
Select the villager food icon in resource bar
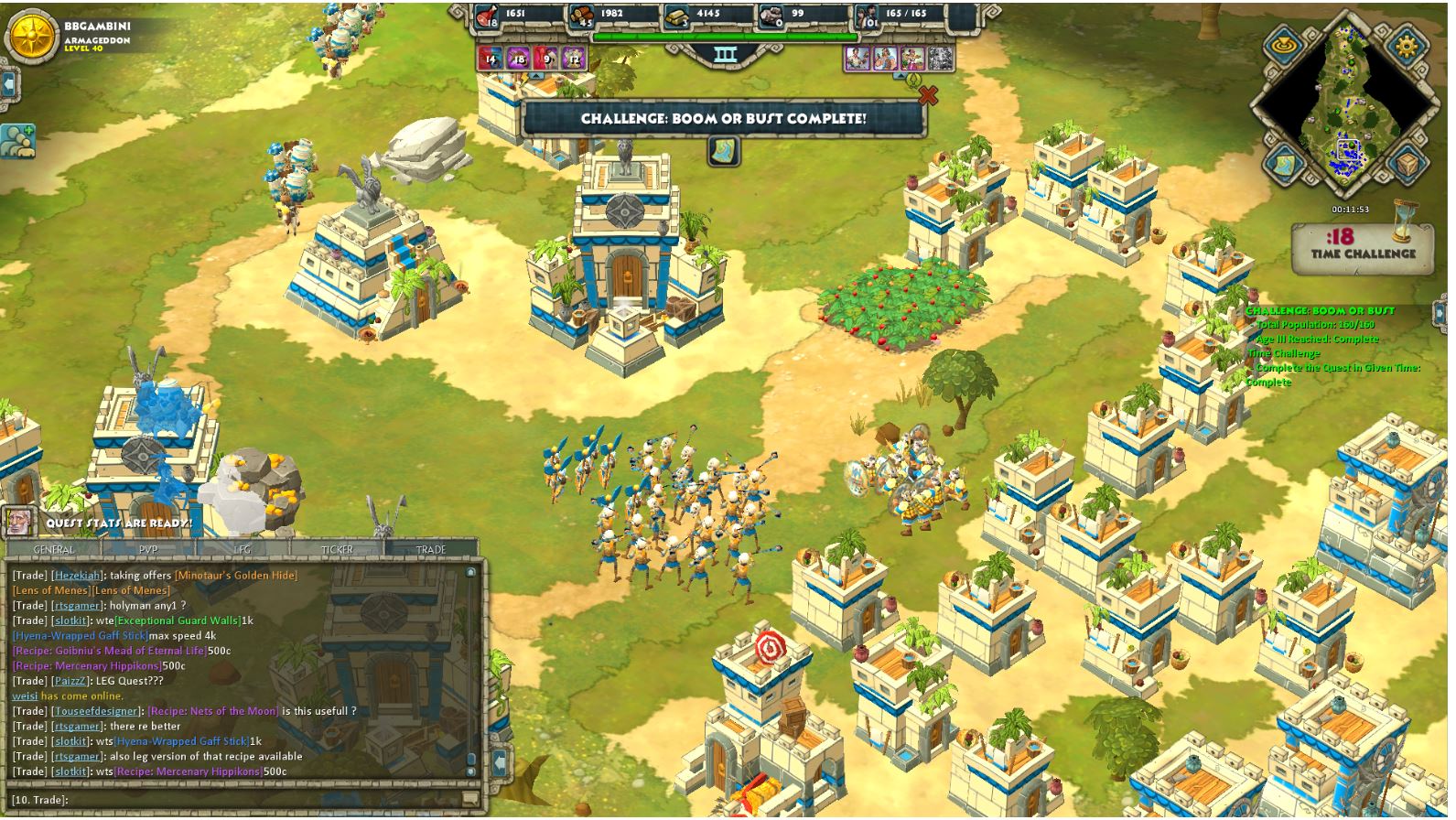486,16
